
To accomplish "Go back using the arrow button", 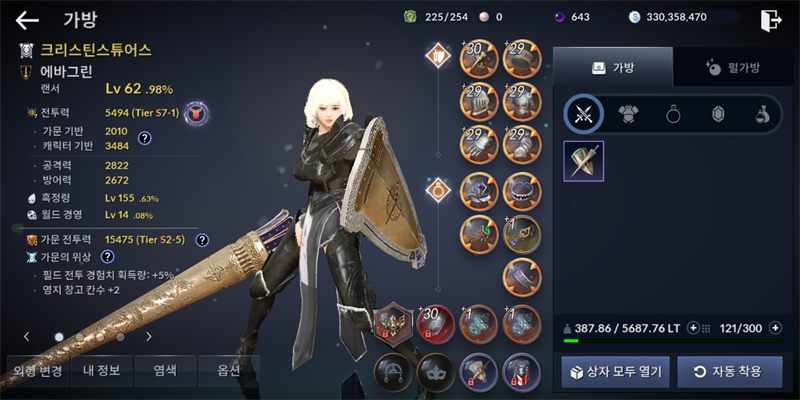I will [x=27, y=19].
